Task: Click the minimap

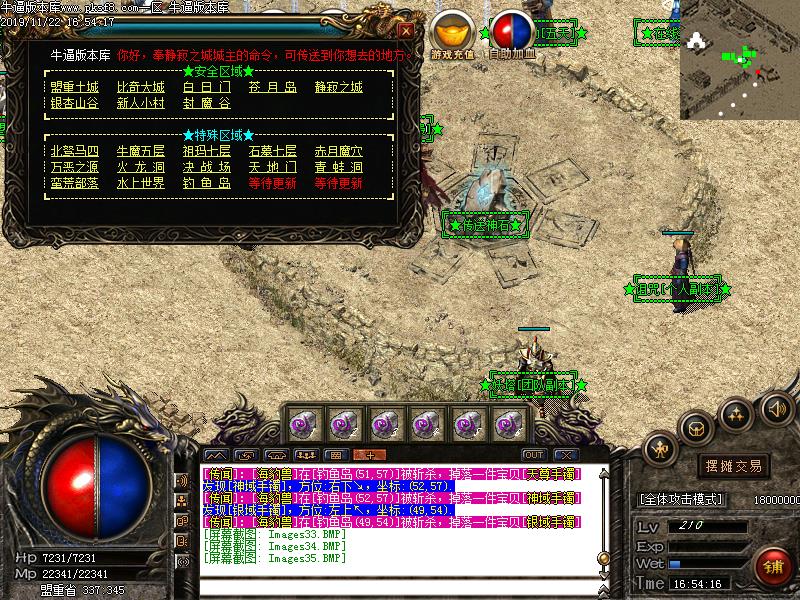Action: coord(739,59)
